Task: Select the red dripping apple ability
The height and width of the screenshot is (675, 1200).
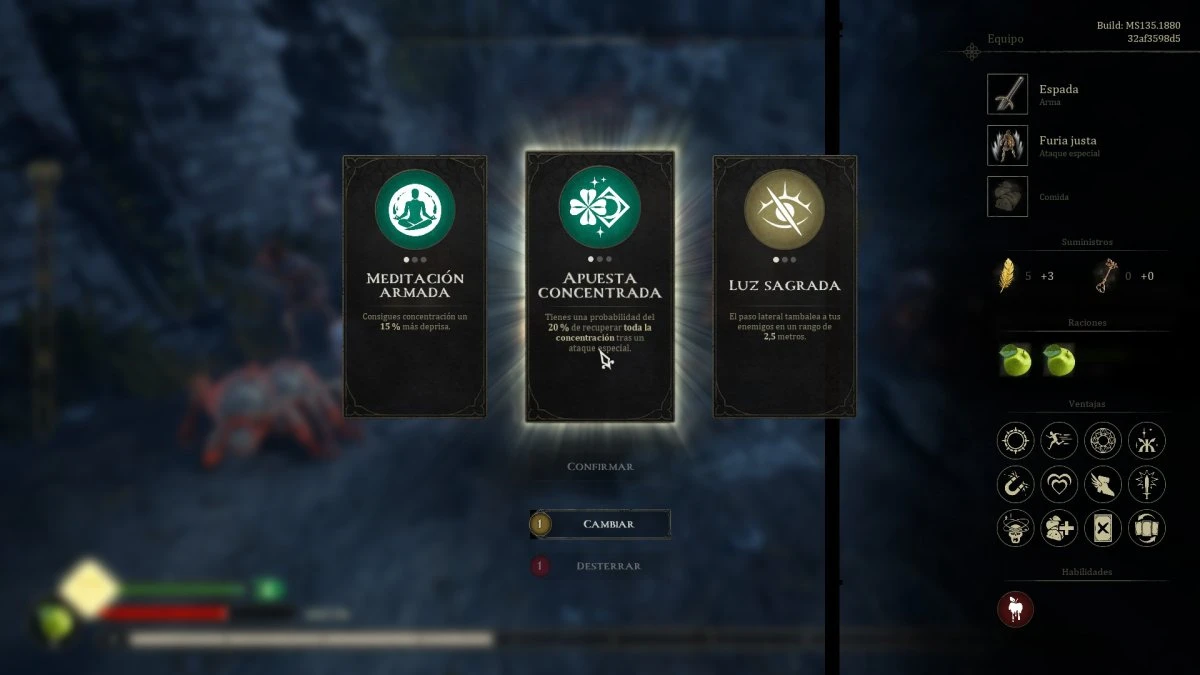Action: [1015, 609]
